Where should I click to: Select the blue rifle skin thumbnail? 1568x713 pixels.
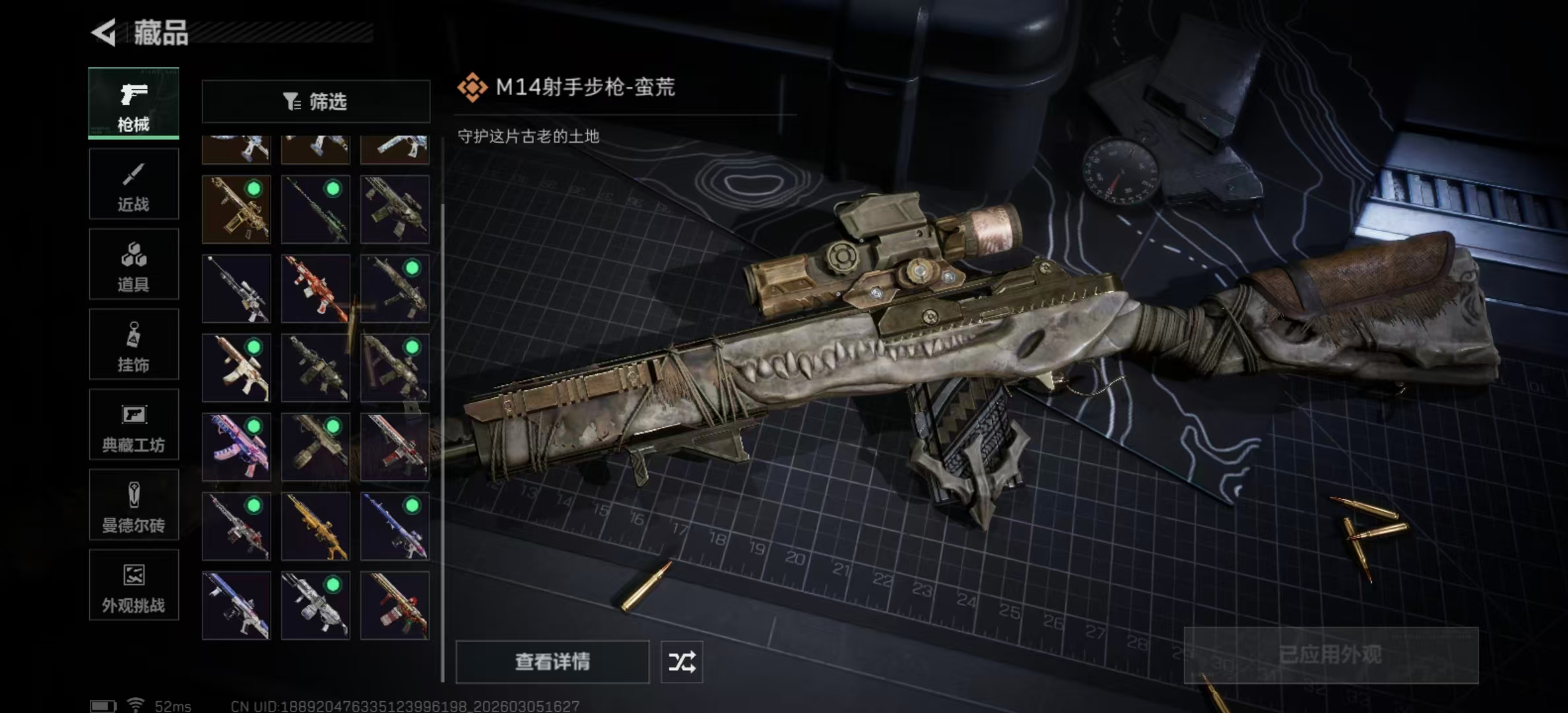pyautogui.click(x=236, y=604)
